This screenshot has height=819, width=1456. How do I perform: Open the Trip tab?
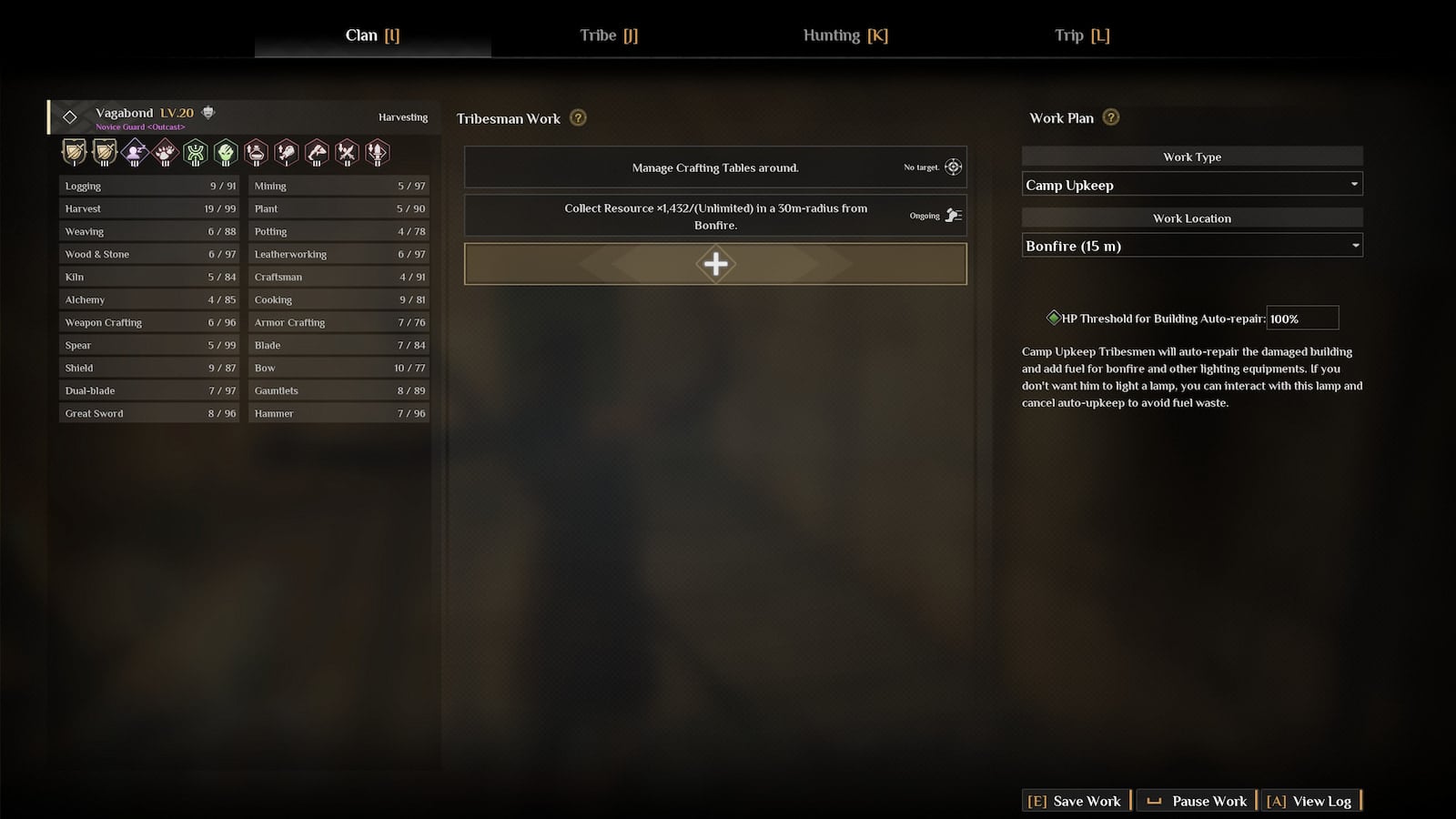pos(1081,35)
